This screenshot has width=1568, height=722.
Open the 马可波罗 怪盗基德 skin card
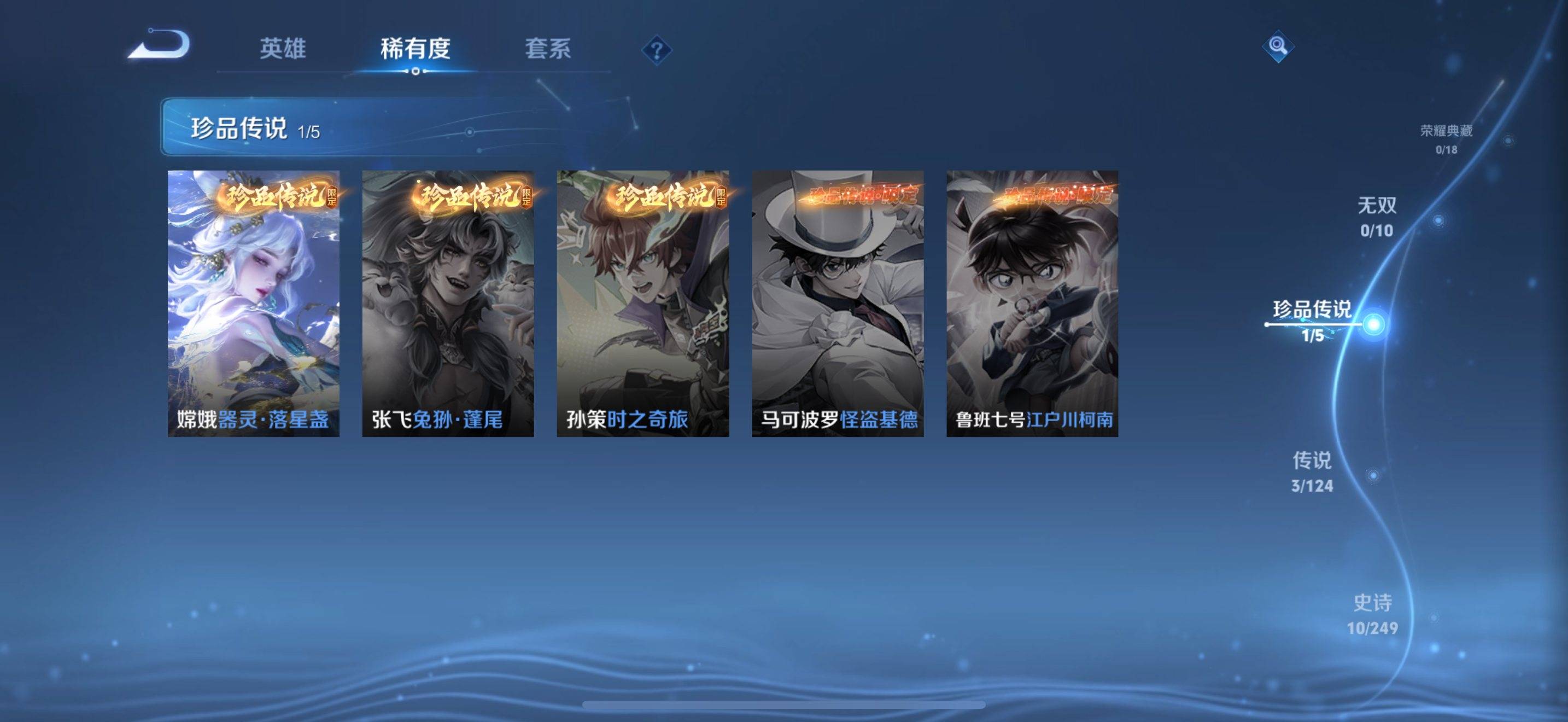point(838,303)
